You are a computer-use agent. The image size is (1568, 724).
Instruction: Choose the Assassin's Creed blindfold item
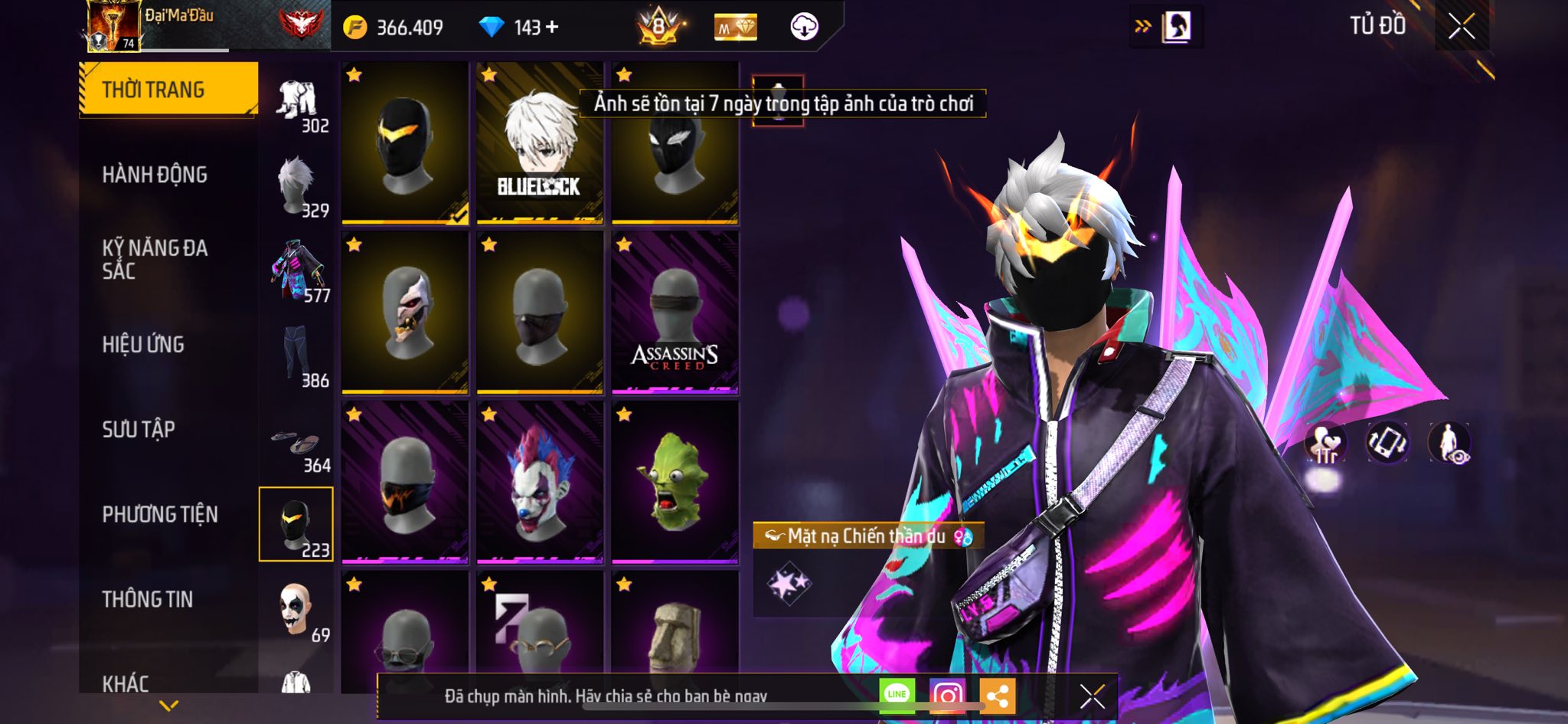[x=675, y=313]
